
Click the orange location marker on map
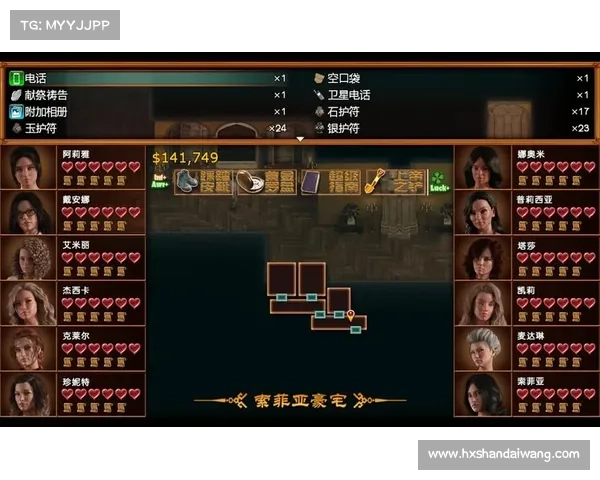351,315
